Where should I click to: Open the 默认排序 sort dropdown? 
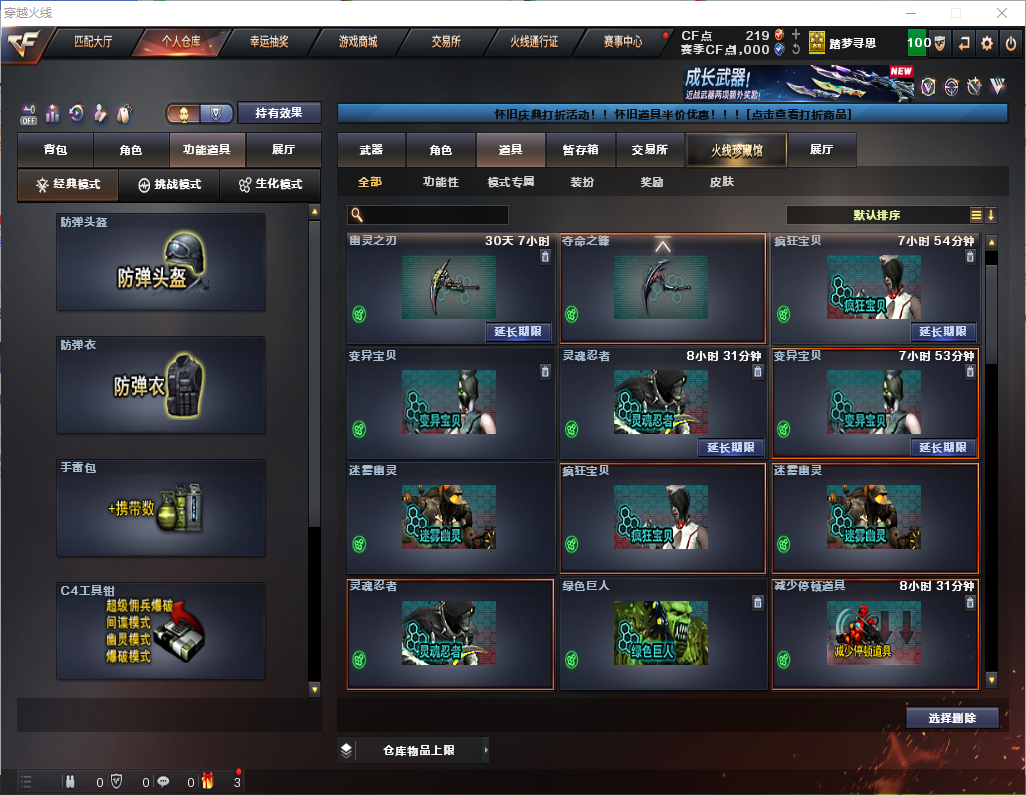tap(877, 215)
